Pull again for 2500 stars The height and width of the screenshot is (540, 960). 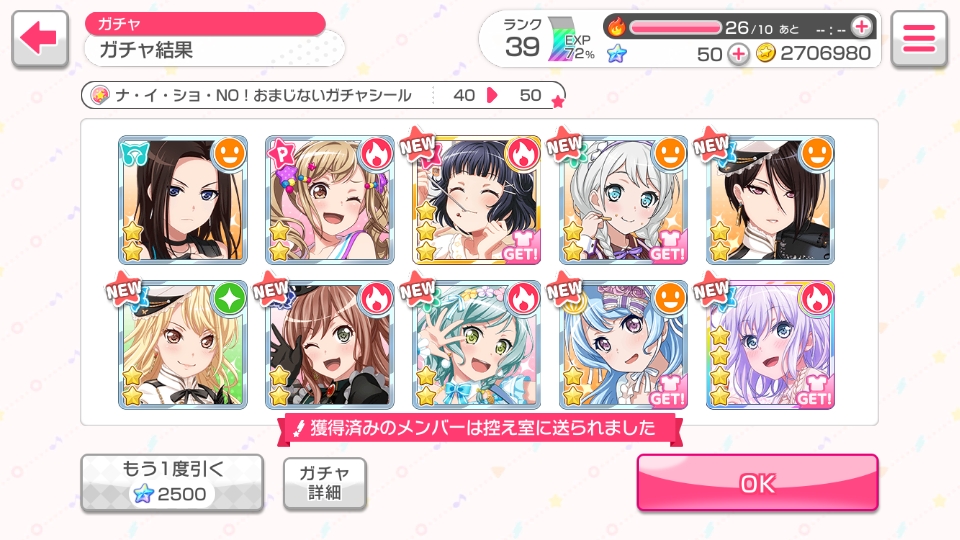pyautogui.click(x=172, y=483)
